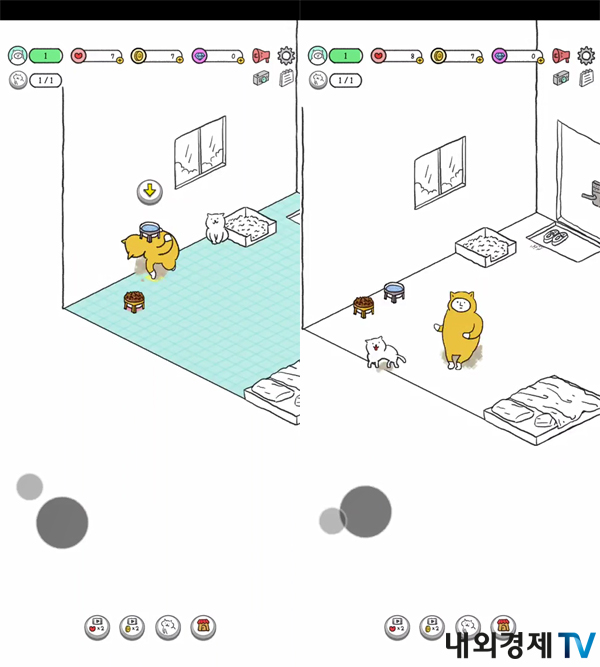Image resolution: width=600 pixels, height=667 pixels.
Task: Open the notepad list in the right screenshot
Action: point(587,78)
